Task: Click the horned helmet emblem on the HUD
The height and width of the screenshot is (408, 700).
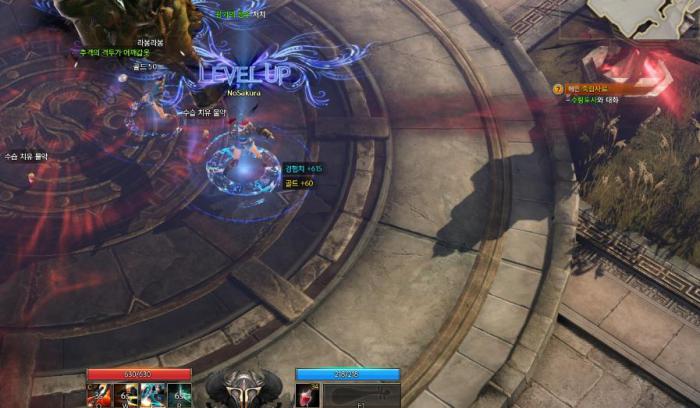Action: pos(243,388)
